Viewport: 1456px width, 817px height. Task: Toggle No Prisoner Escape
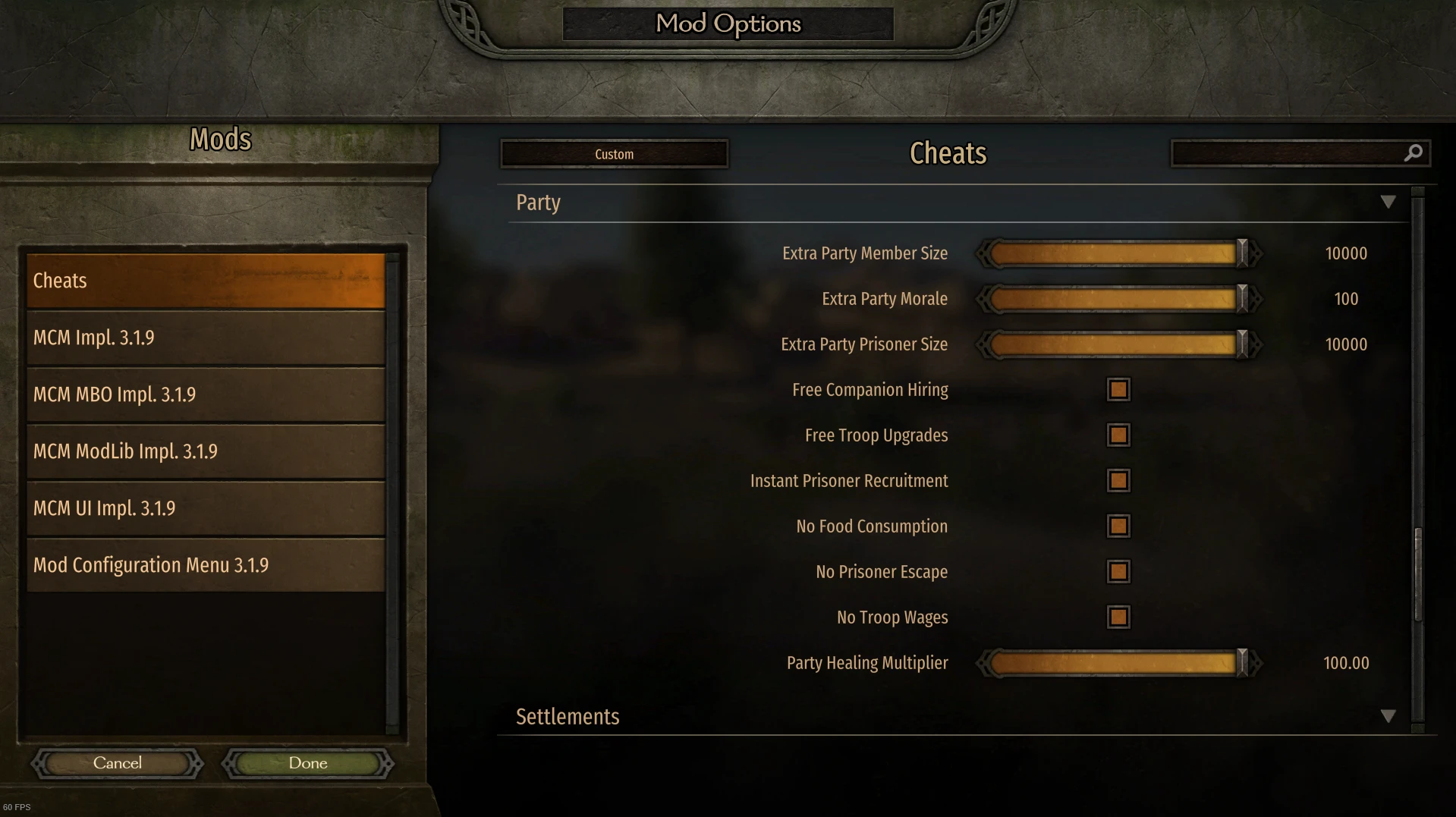point(1118,571)
